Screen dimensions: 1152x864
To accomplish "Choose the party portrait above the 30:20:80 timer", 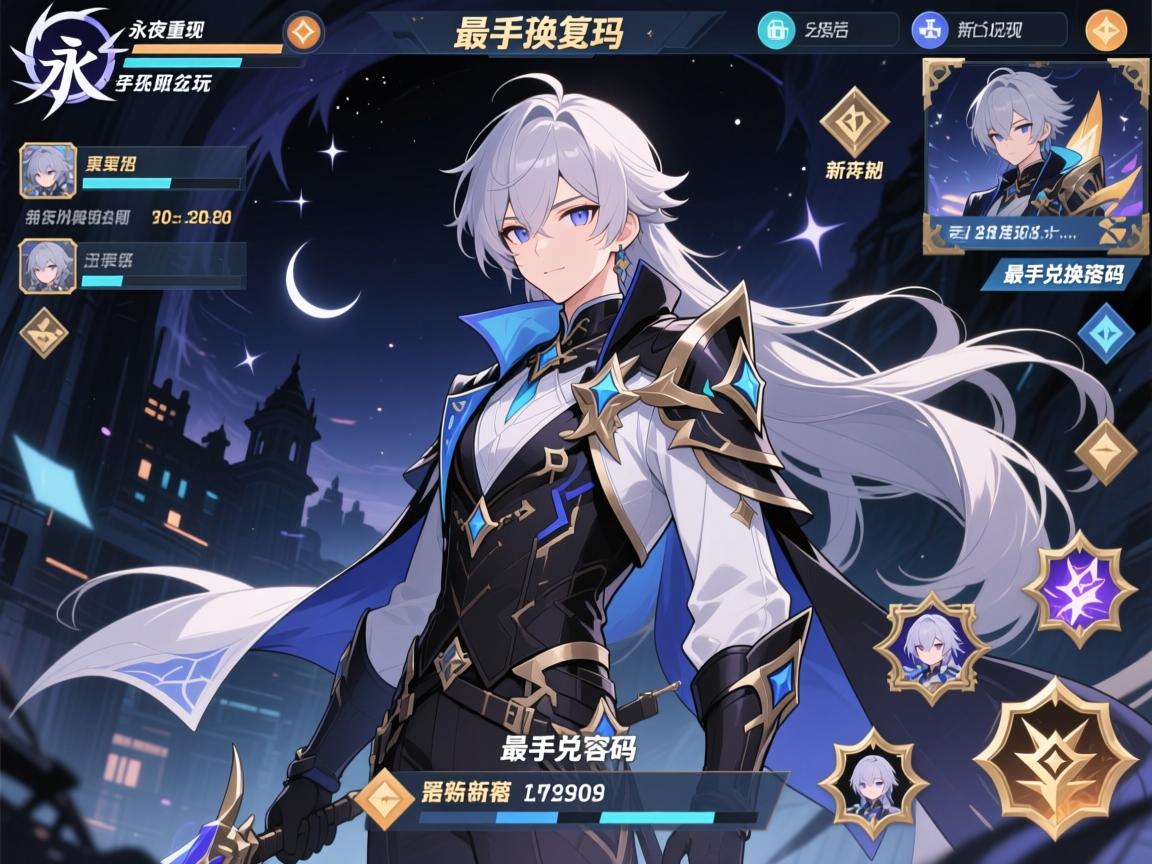I will click(x=48, y=170).
